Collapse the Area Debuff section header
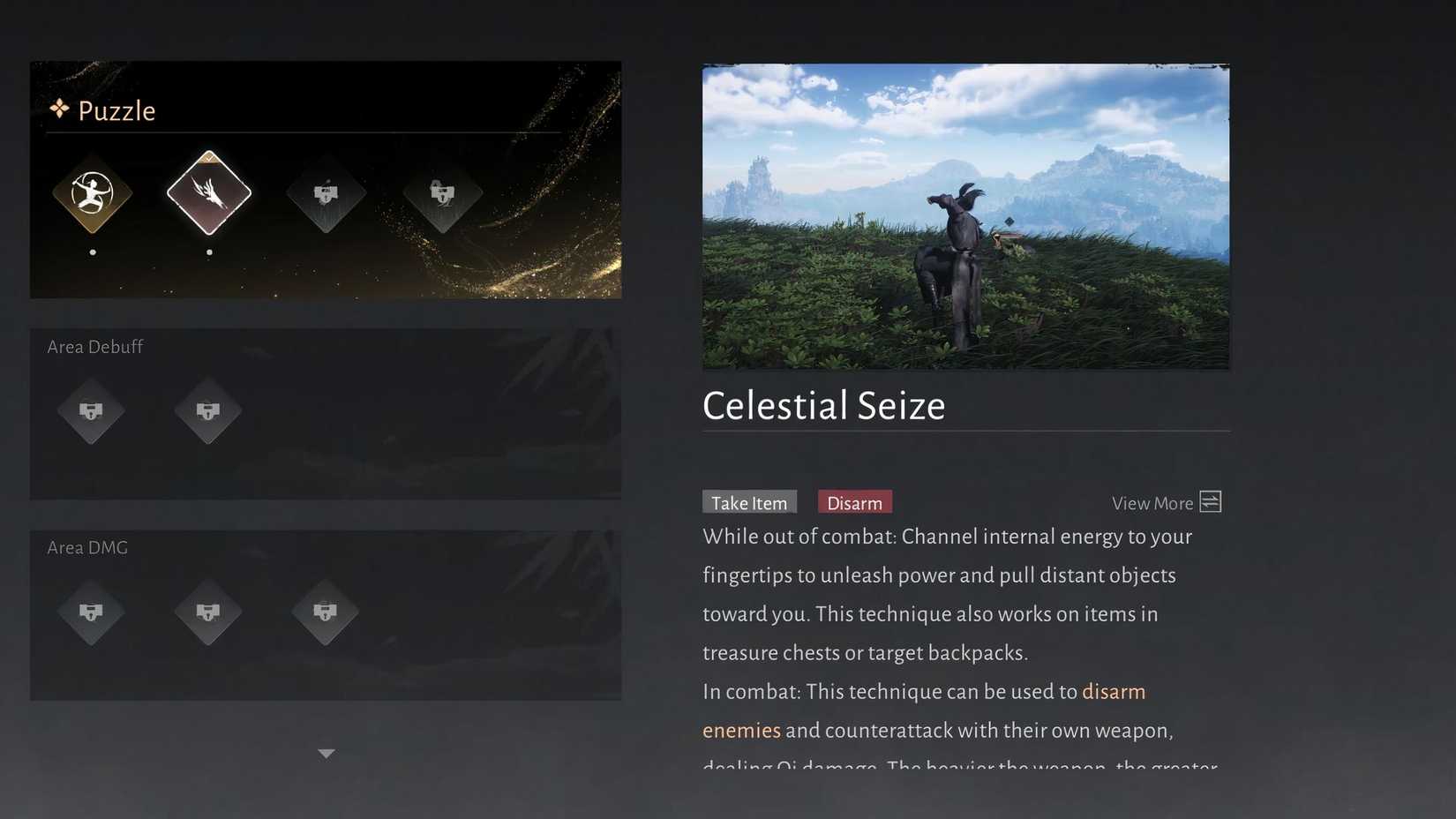Screen dimensions: 1456x819 click(94, 346)
